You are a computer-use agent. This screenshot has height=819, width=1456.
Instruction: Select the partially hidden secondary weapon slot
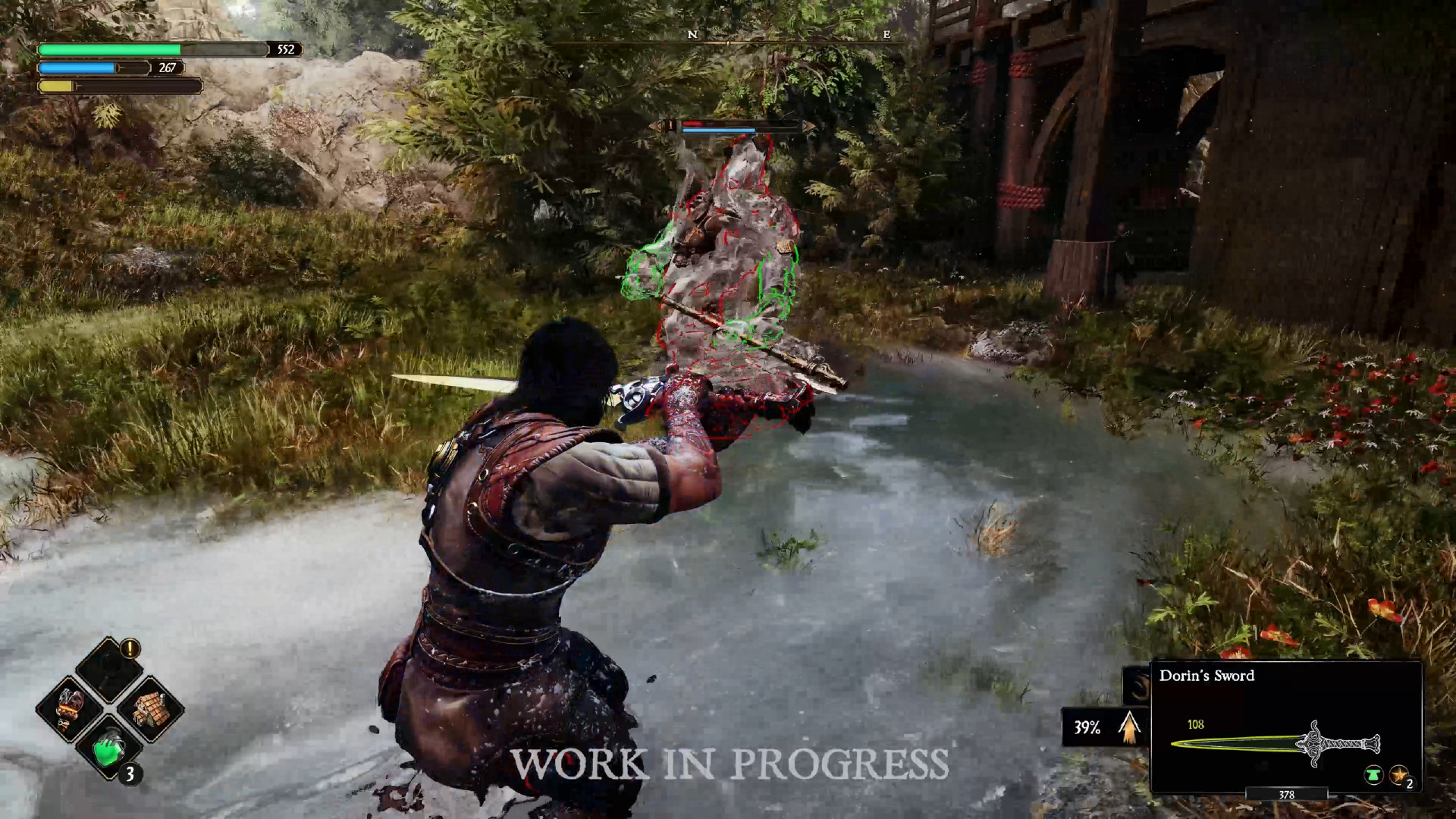1137,686
